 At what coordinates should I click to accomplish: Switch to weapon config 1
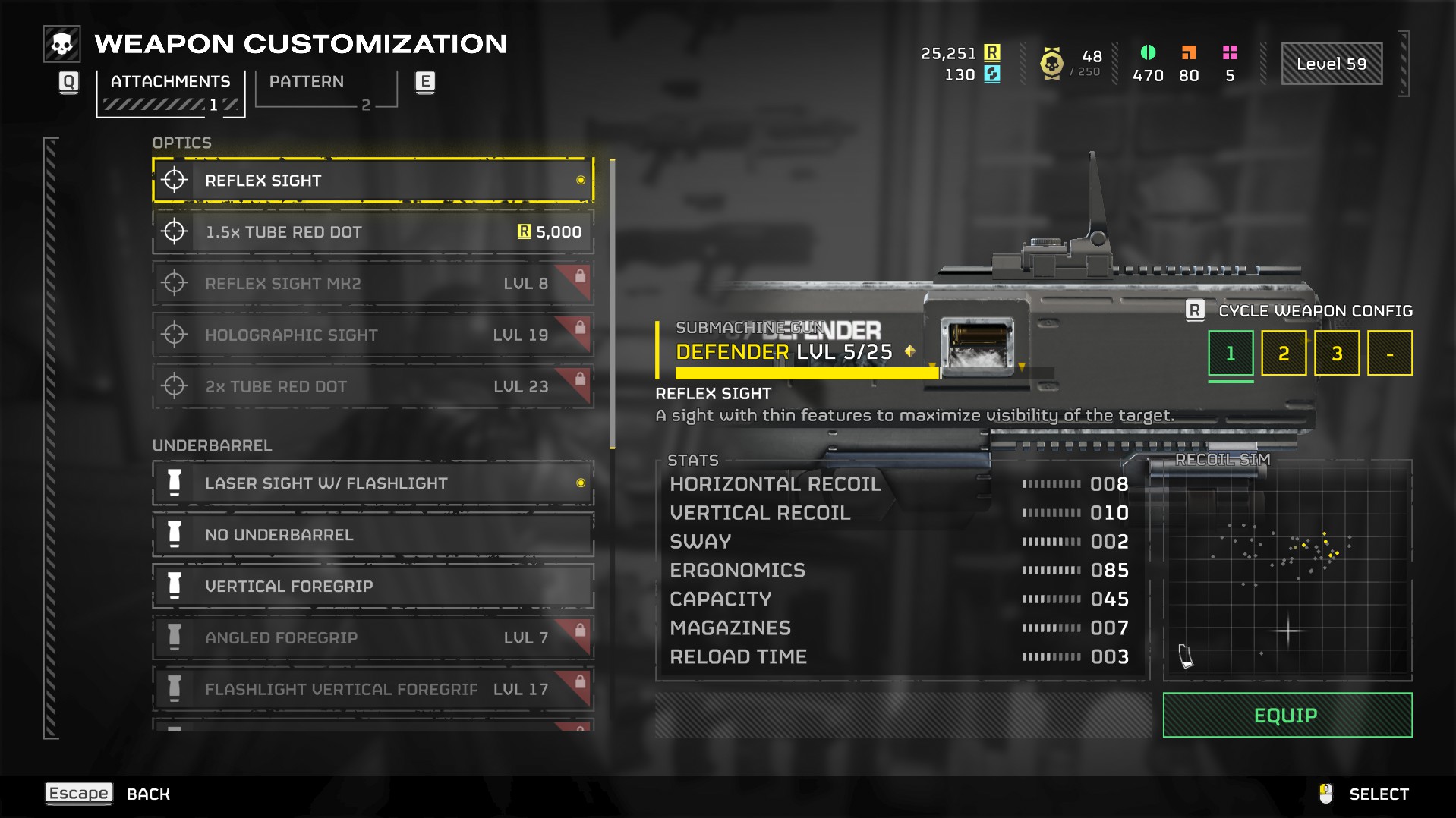coord(1230,354)
